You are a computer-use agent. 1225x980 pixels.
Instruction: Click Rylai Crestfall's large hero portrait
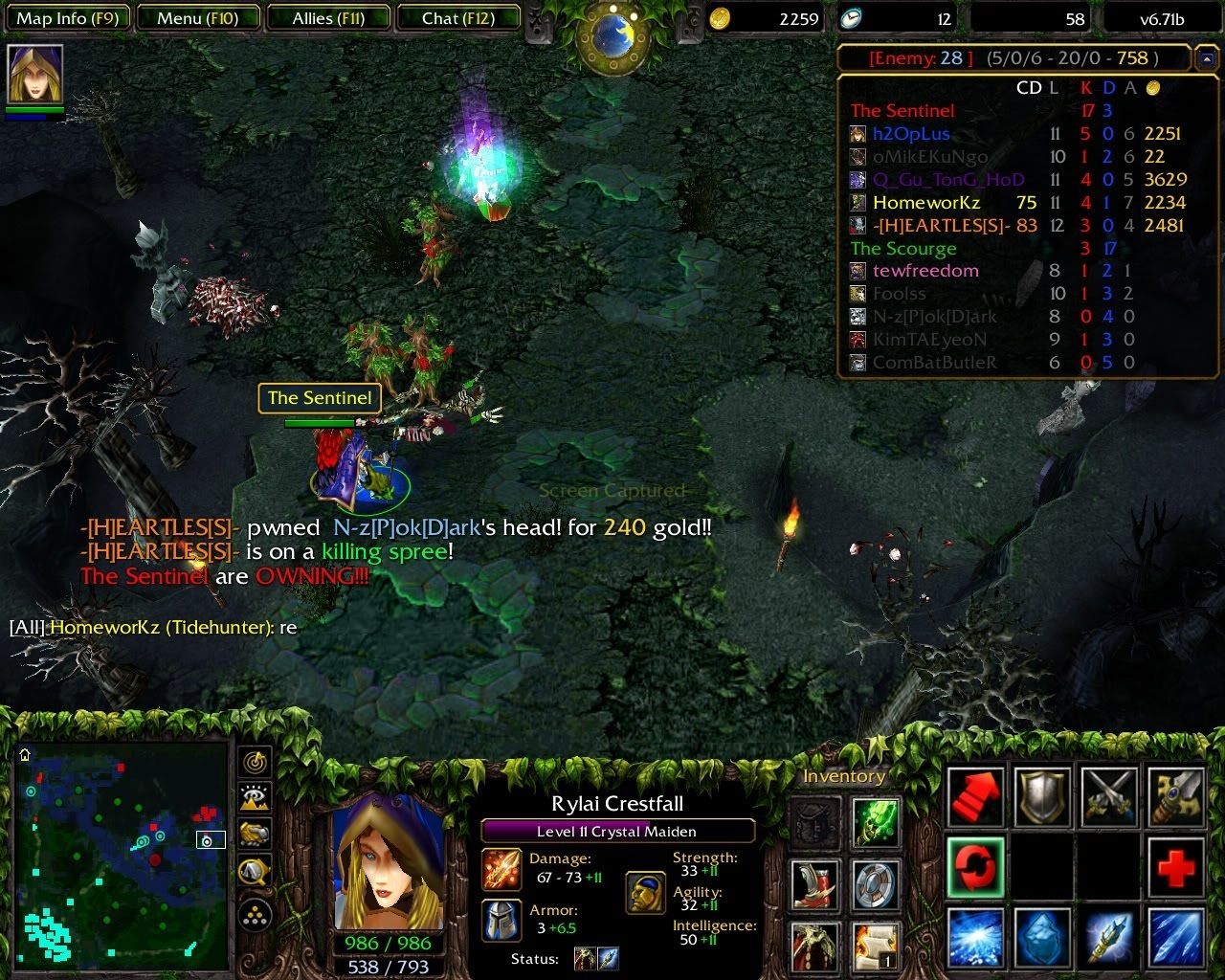pos(388,861)
